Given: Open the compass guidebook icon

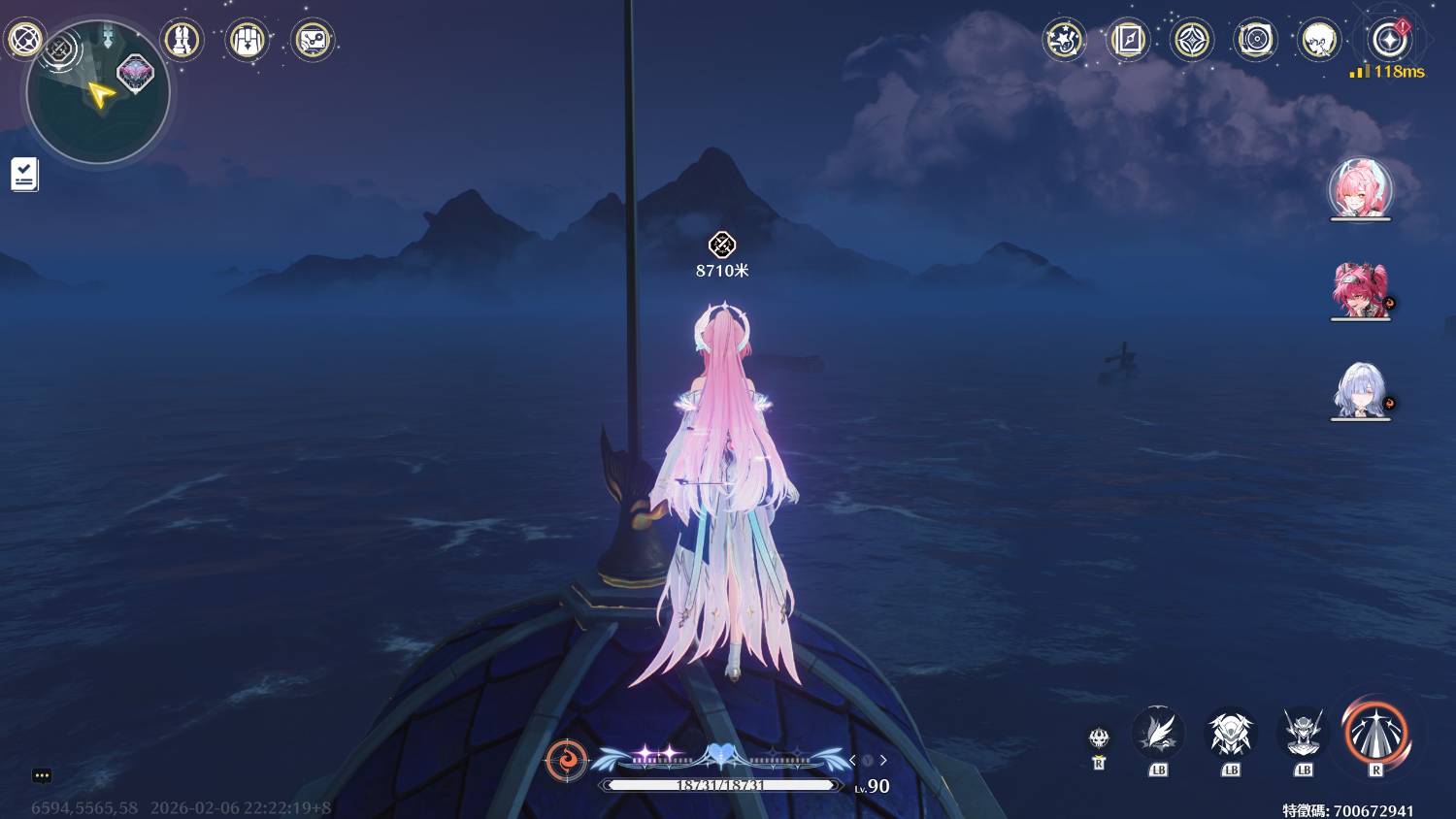Looking at the screenshot, I should (1128, 40).
